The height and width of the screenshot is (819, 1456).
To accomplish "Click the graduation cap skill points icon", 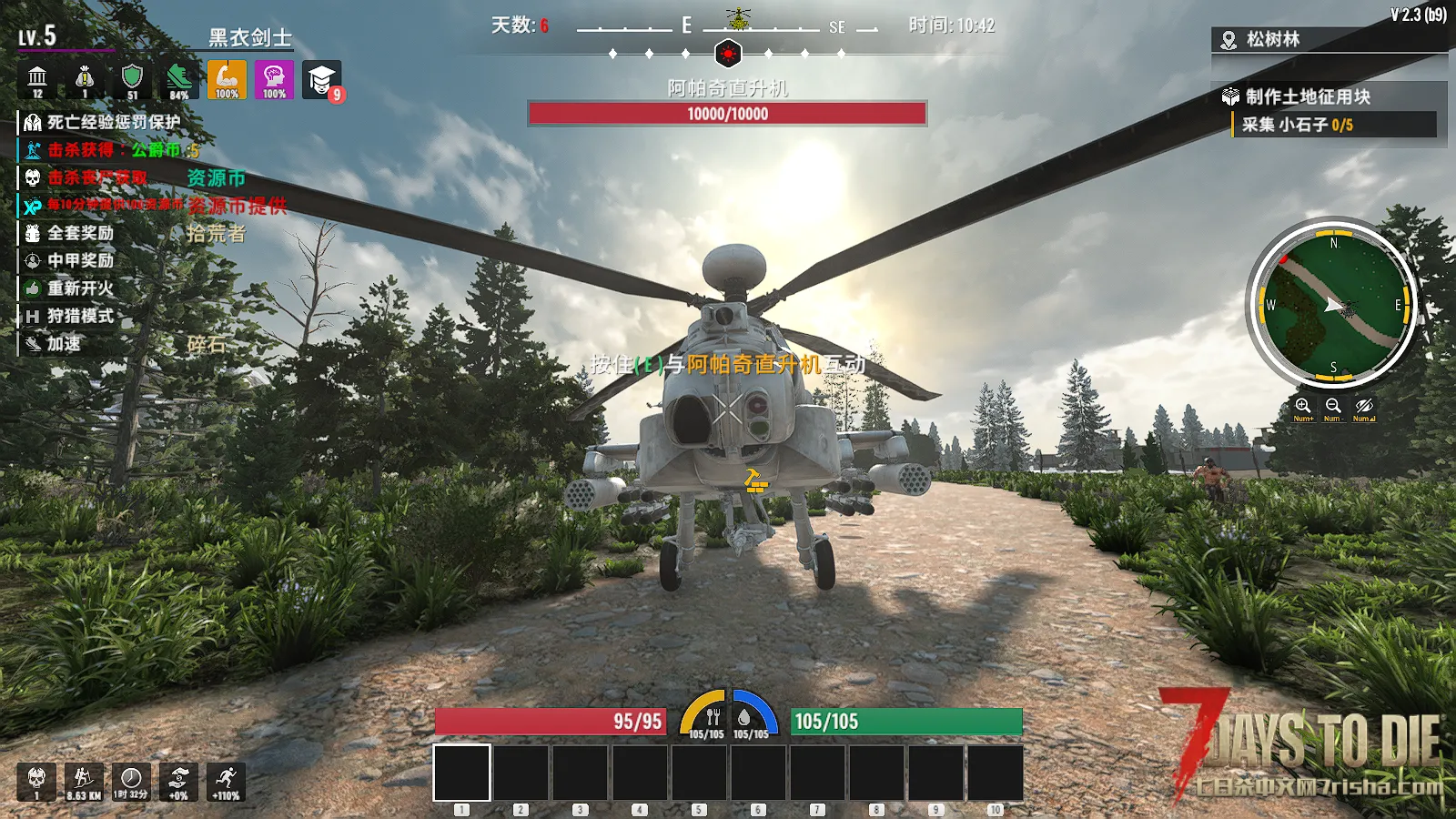I will tap(321, 80).
